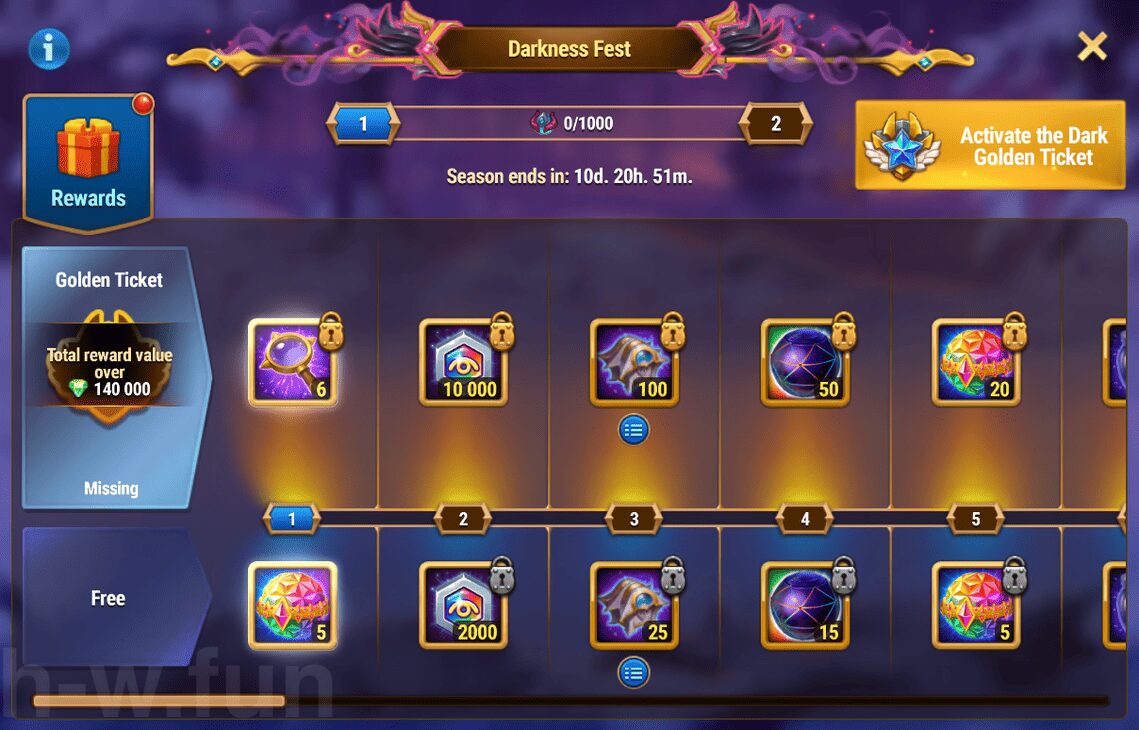Select the locked free dark orb reward of 15
The height and width of the screenshot is (730, 1139).
point(805,605)
